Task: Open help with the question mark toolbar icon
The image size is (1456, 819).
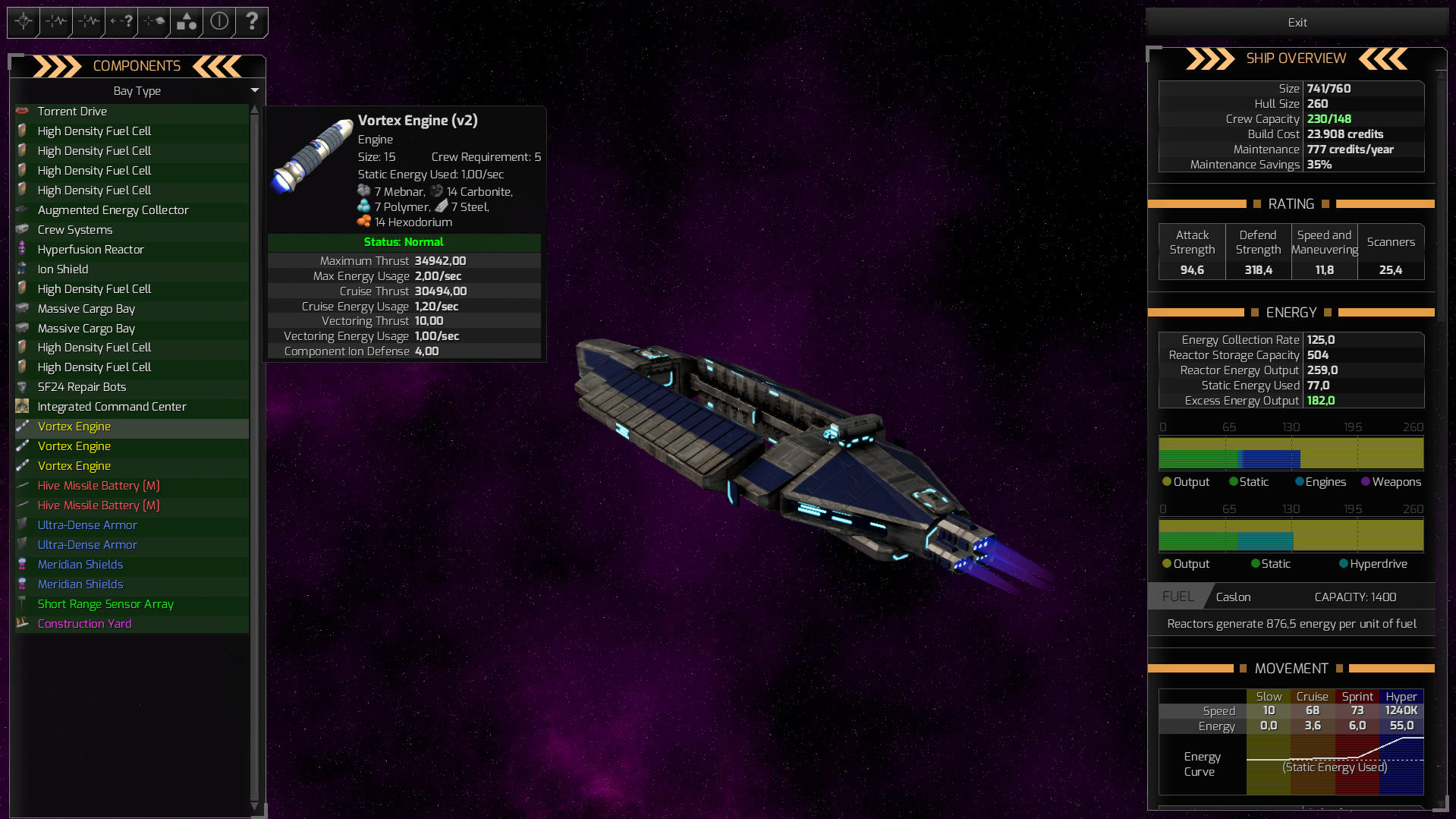Action: [x=252, y=21]
